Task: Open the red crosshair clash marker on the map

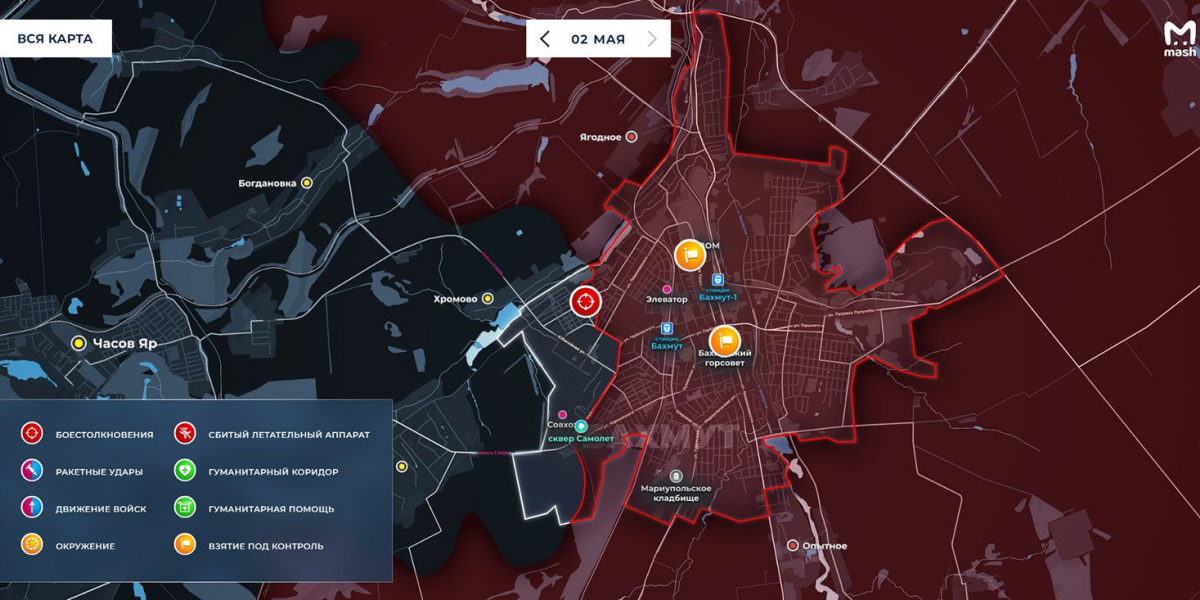Action: pos(585,300)
